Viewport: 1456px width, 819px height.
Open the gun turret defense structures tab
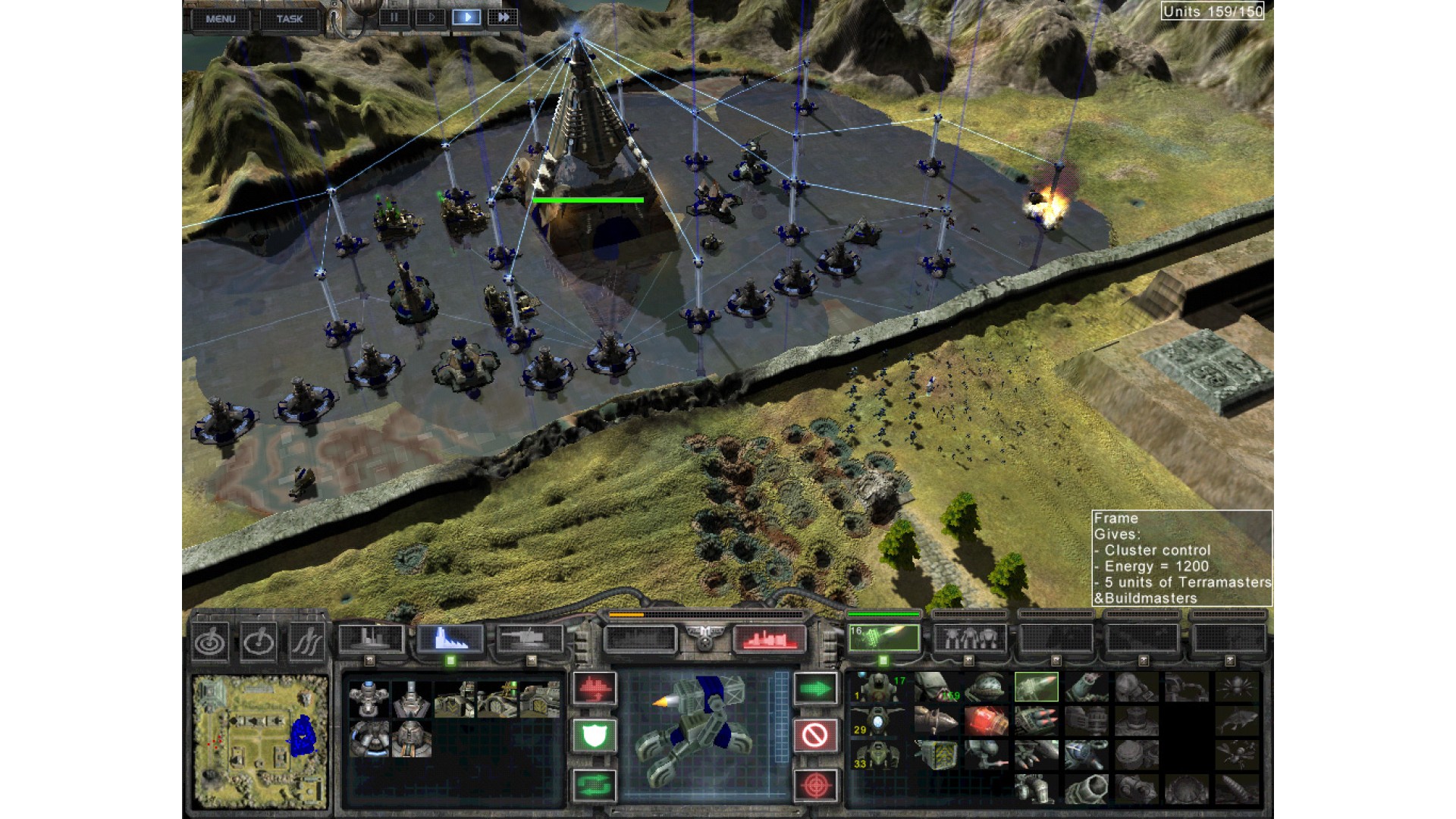click(531, 639)
